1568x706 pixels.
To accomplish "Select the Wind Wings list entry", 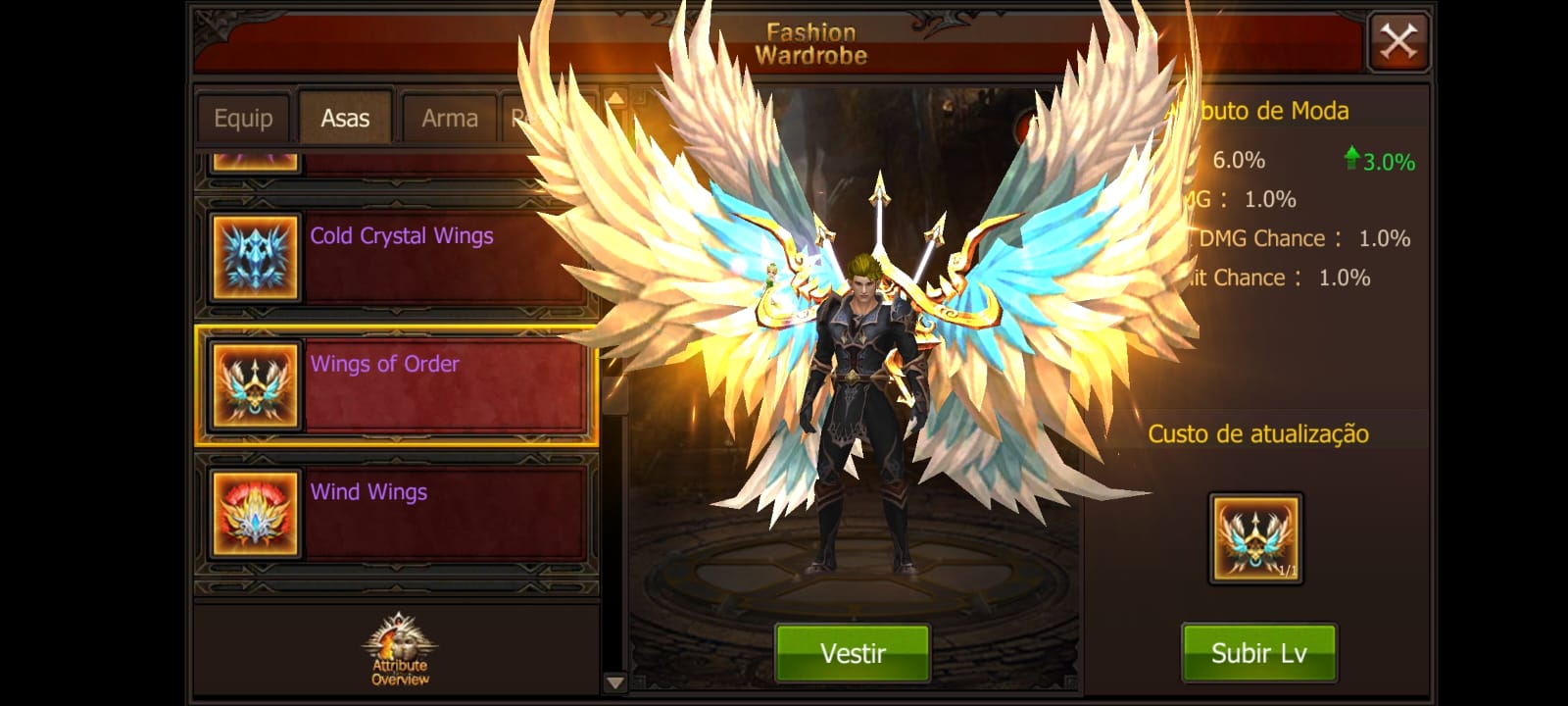I will coord(431,514).
